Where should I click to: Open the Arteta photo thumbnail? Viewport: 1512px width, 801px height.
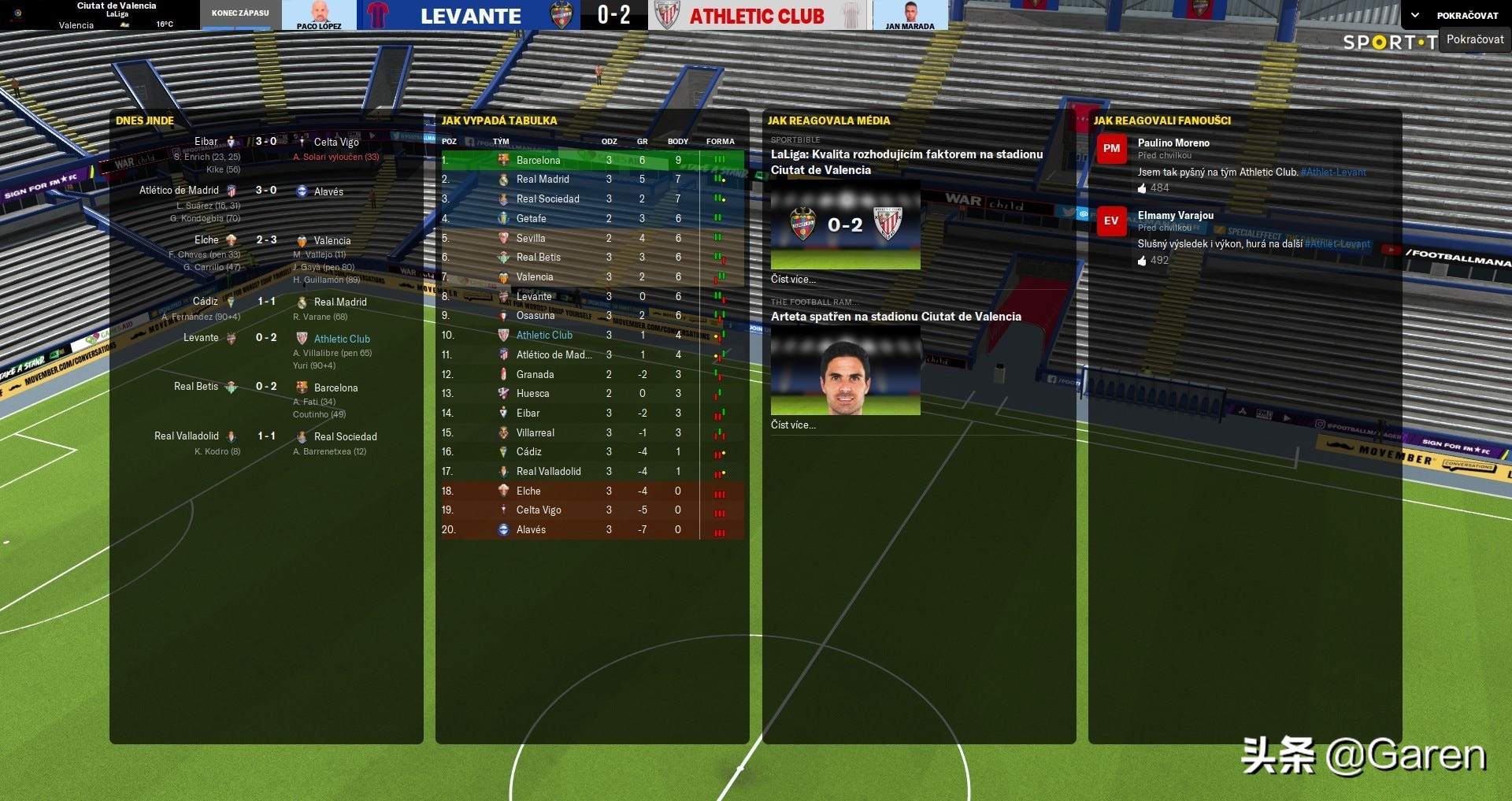tap(845, 370)
